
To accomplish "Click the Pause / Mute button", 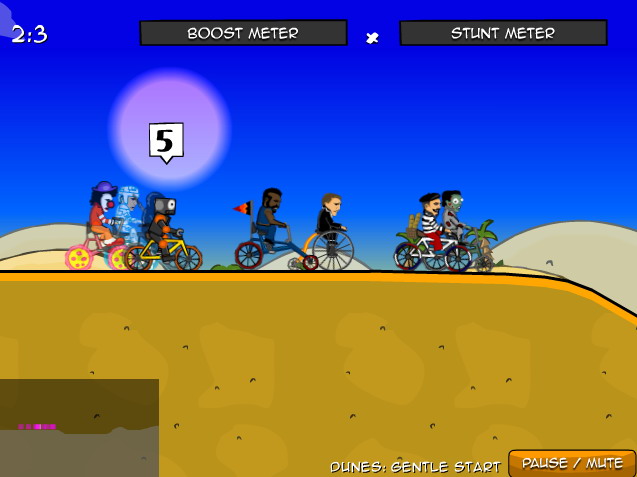I will (572, 463).
